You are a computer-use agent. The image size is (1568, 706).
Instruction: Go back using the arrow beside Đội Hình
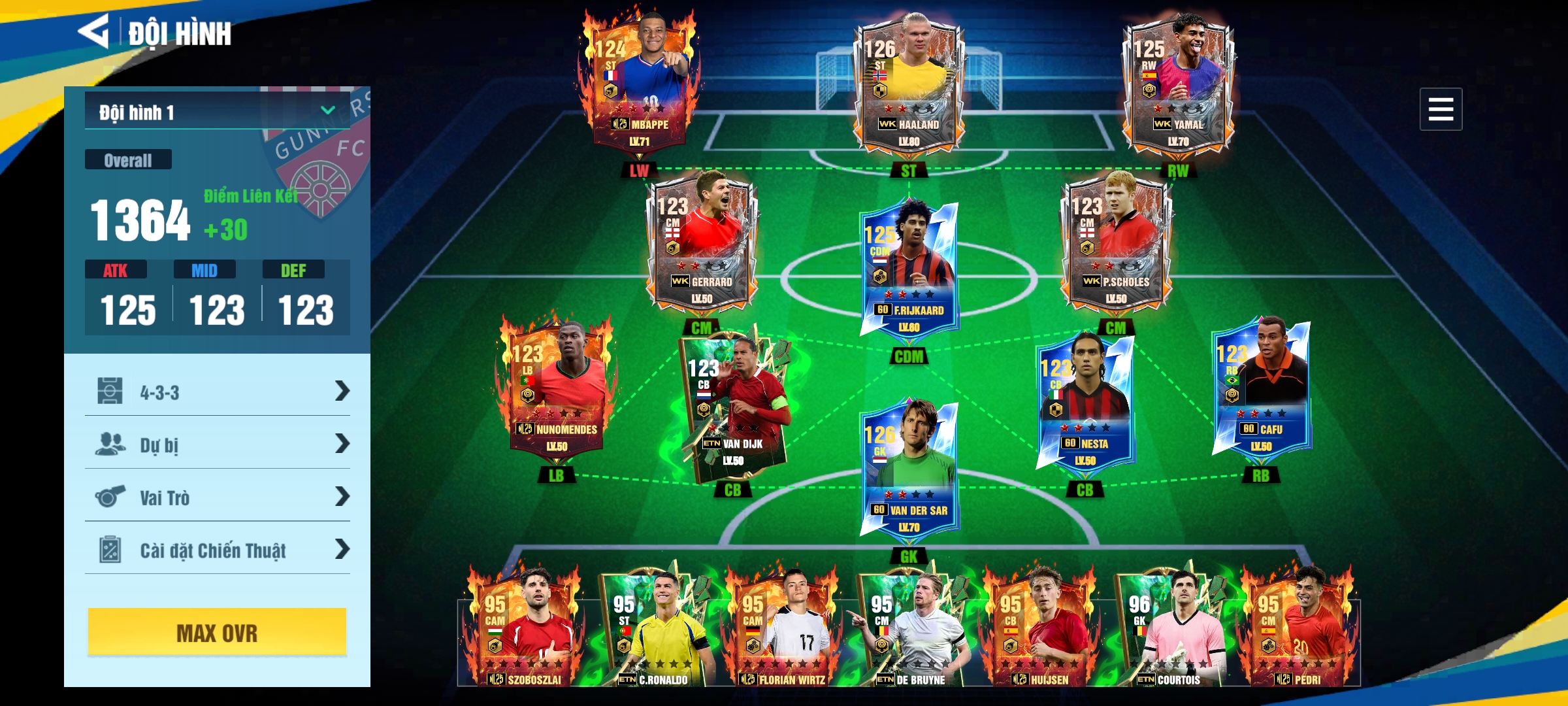(x=94, y=31)
